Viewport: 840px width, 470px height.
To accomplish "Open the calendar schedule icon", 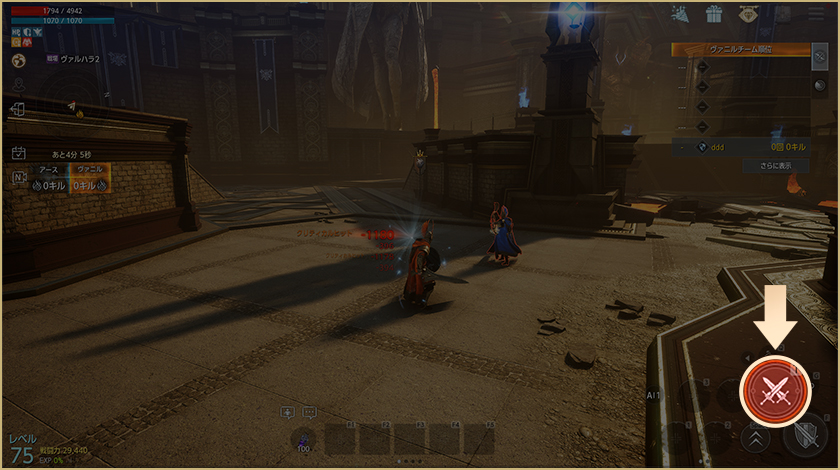I will point(18,153).
